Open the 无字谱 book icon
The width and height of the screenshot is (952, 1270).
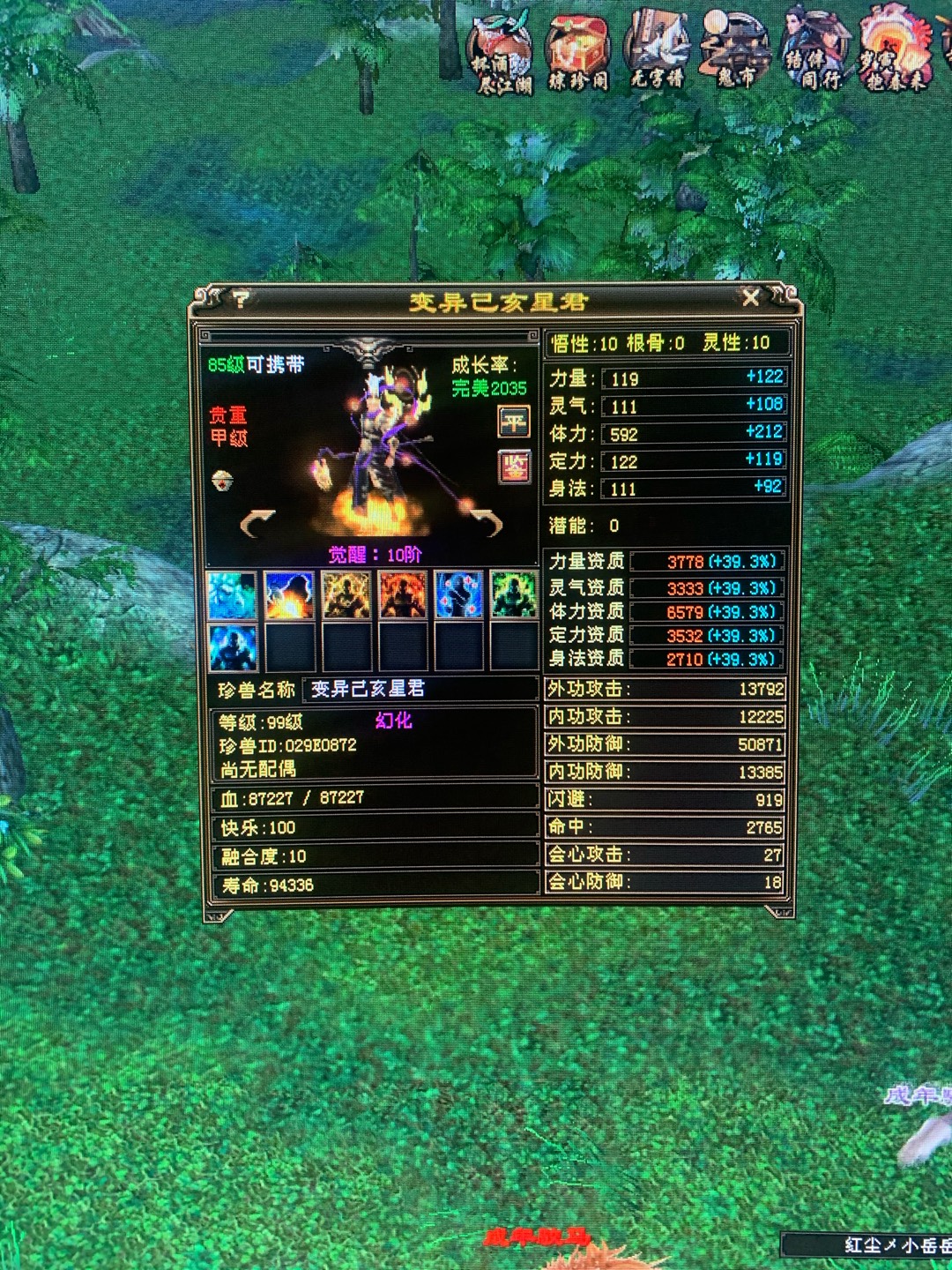tap(657, 53)
